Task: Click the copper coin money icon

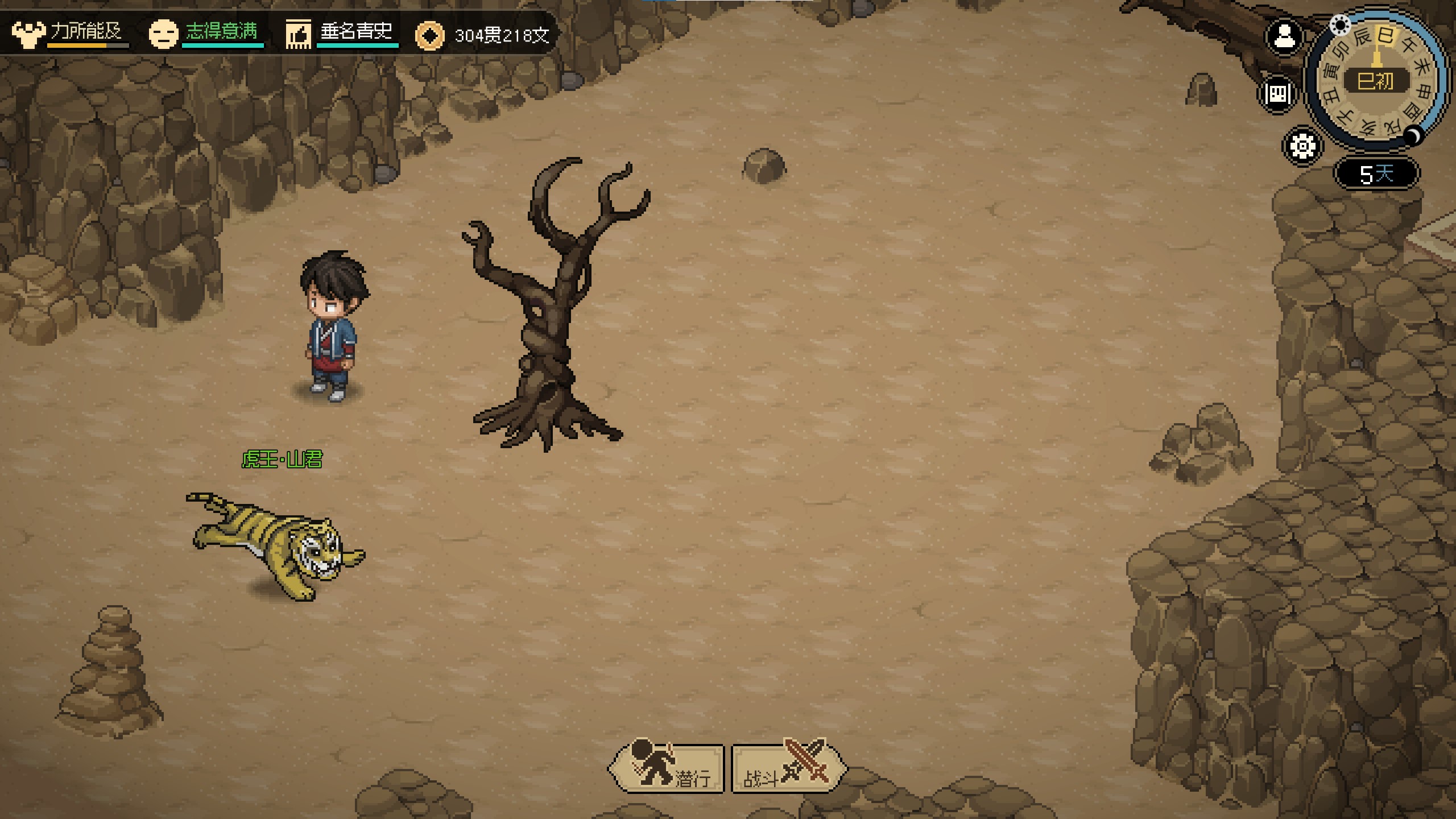Action: 430,36
